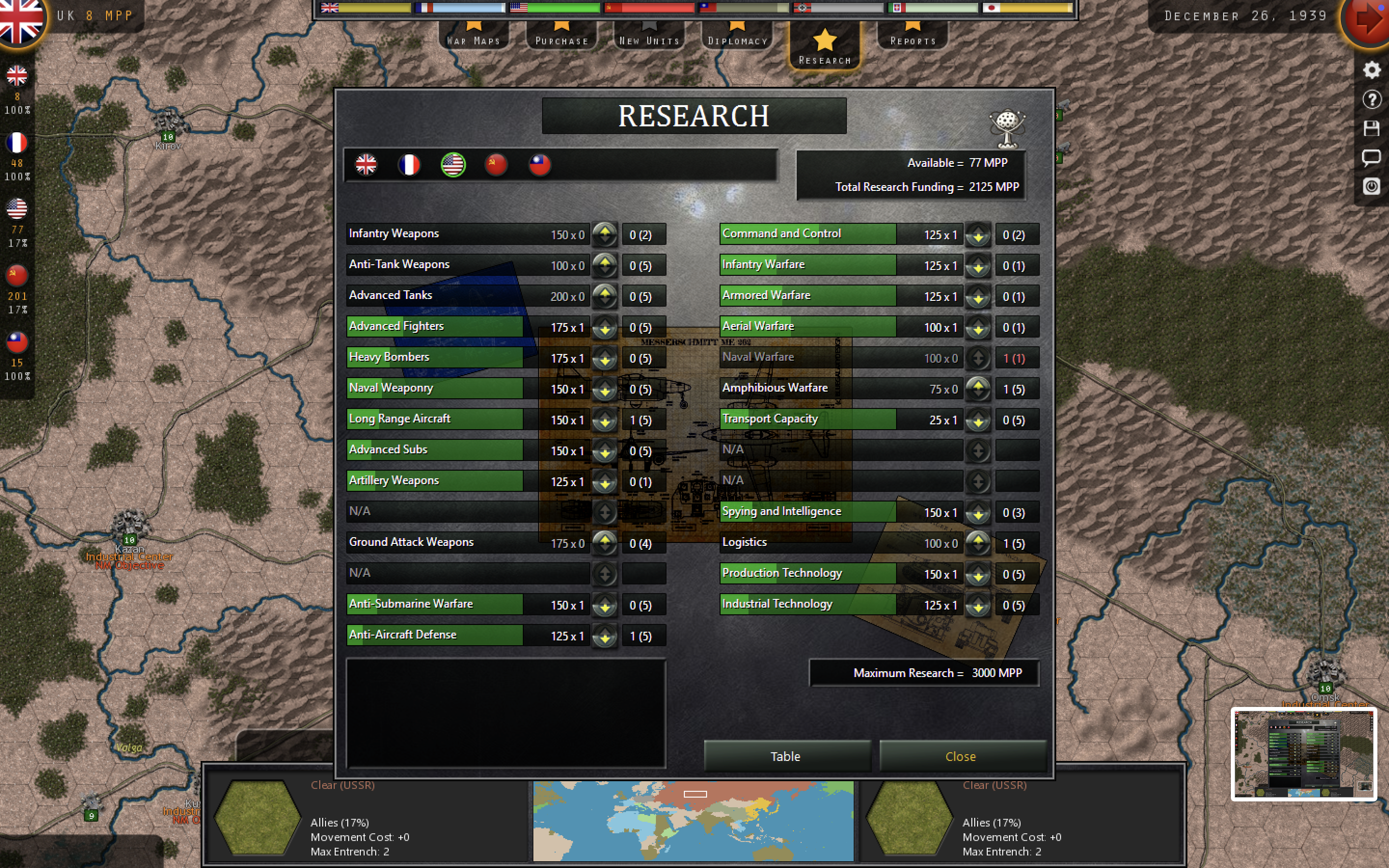Click the Table button

click(x=786, y=756)
